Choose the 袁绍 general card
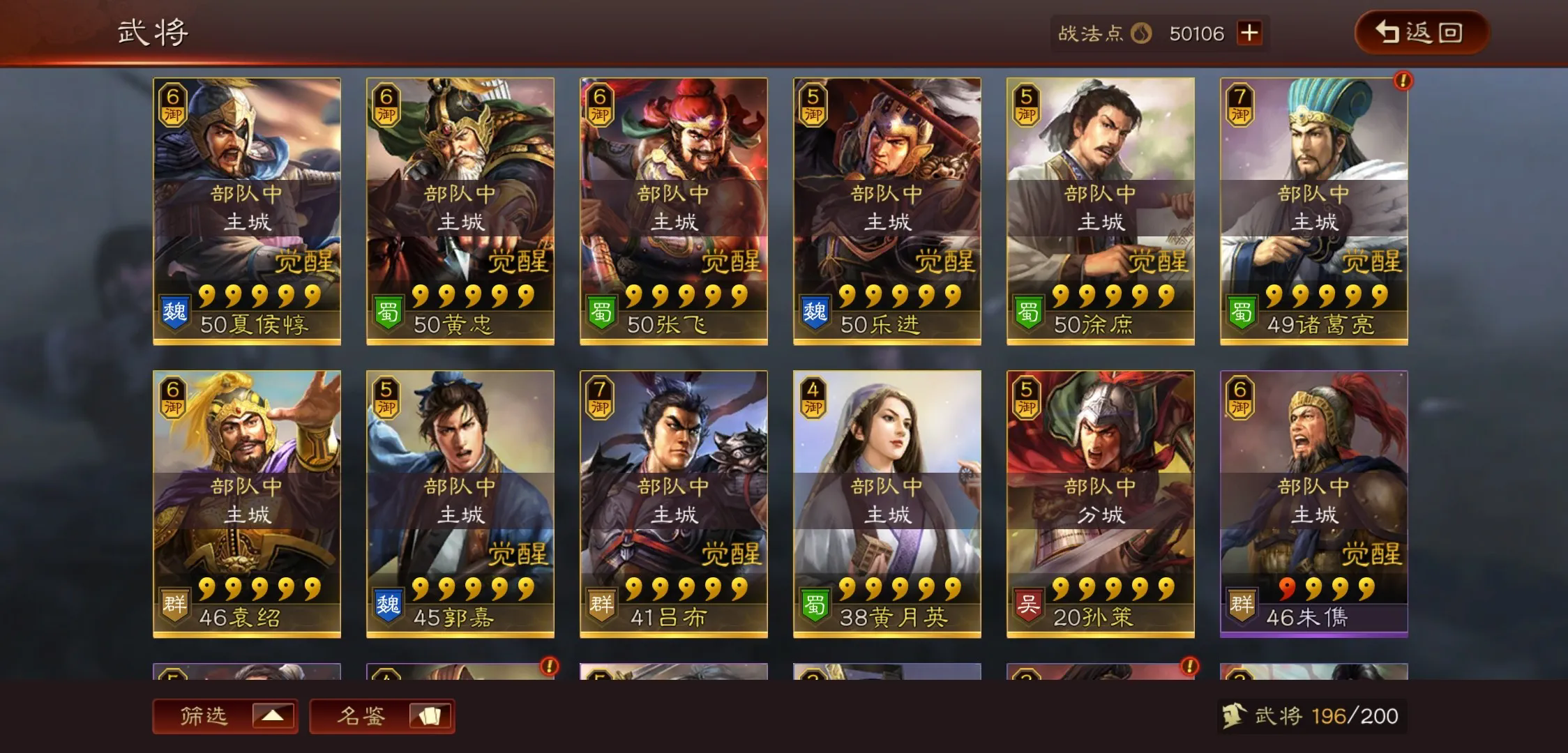This screenshot has height=753, width=1568. click(x=247, y=504)
